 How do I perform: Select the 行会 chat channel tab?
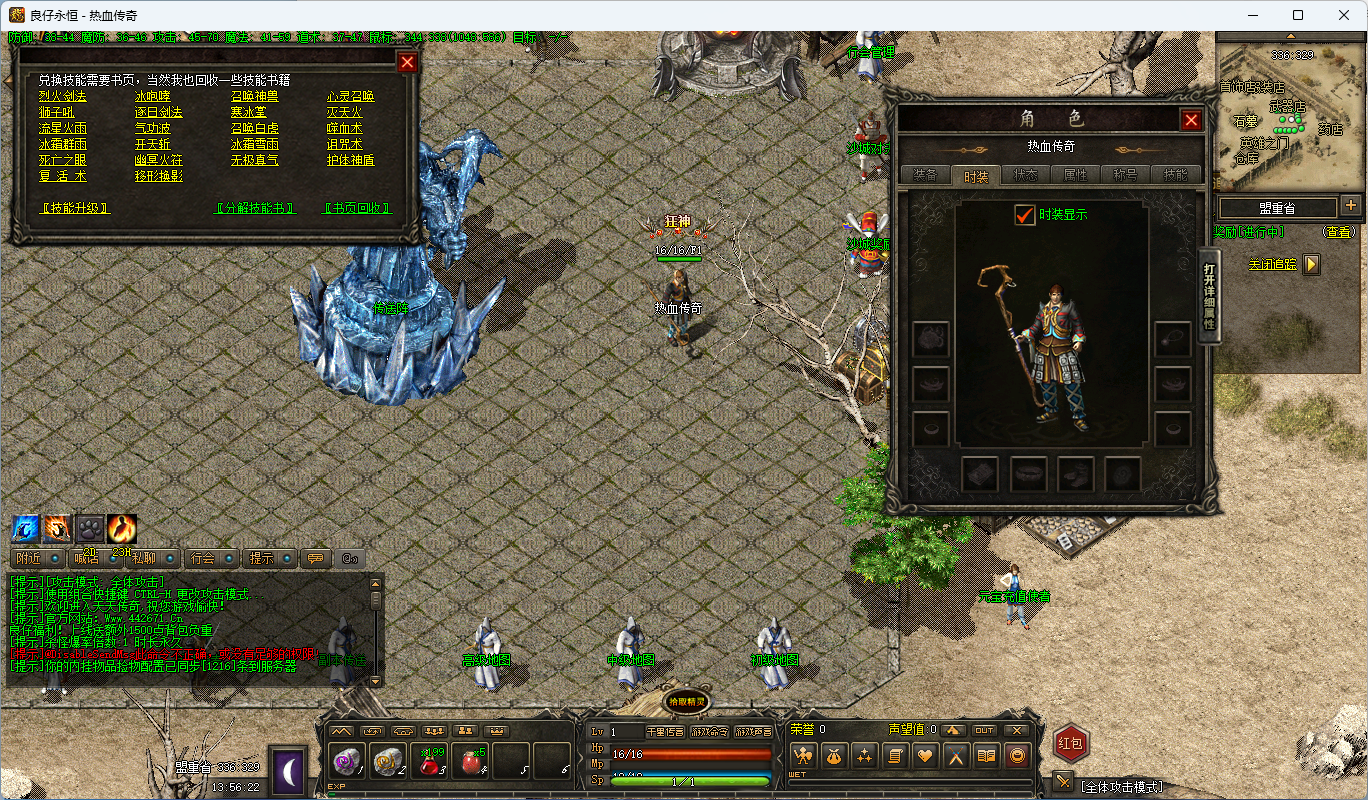point(203,558)
